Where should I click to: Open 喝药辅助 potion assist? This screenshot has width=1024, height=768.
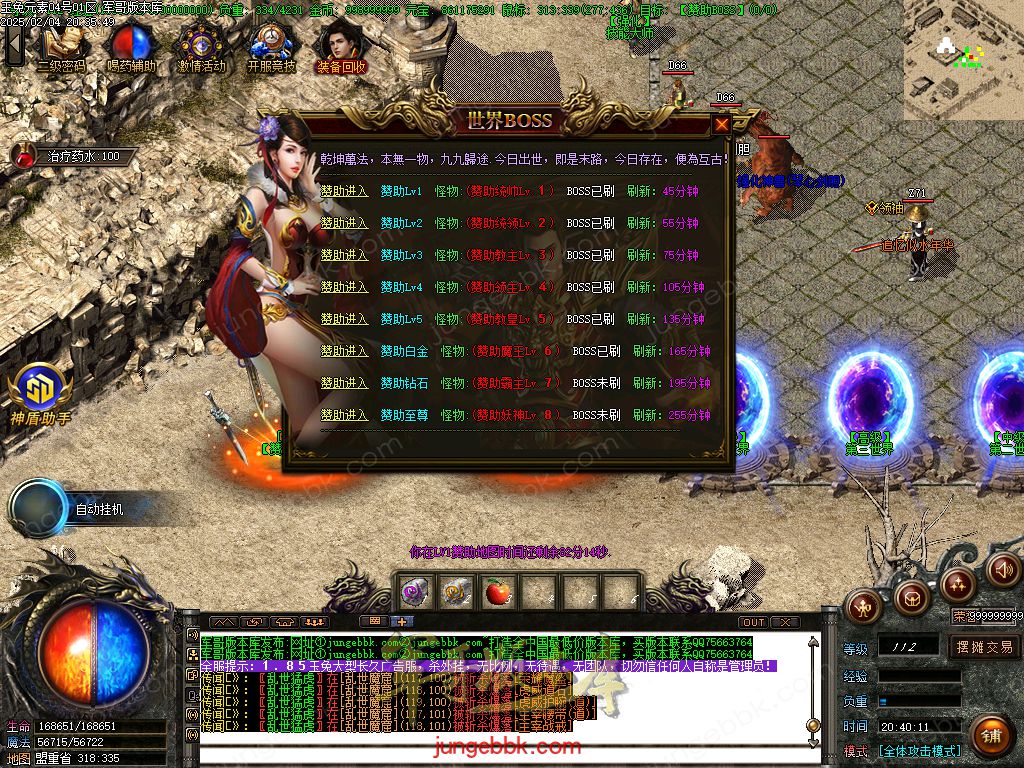tap(130, 46)
